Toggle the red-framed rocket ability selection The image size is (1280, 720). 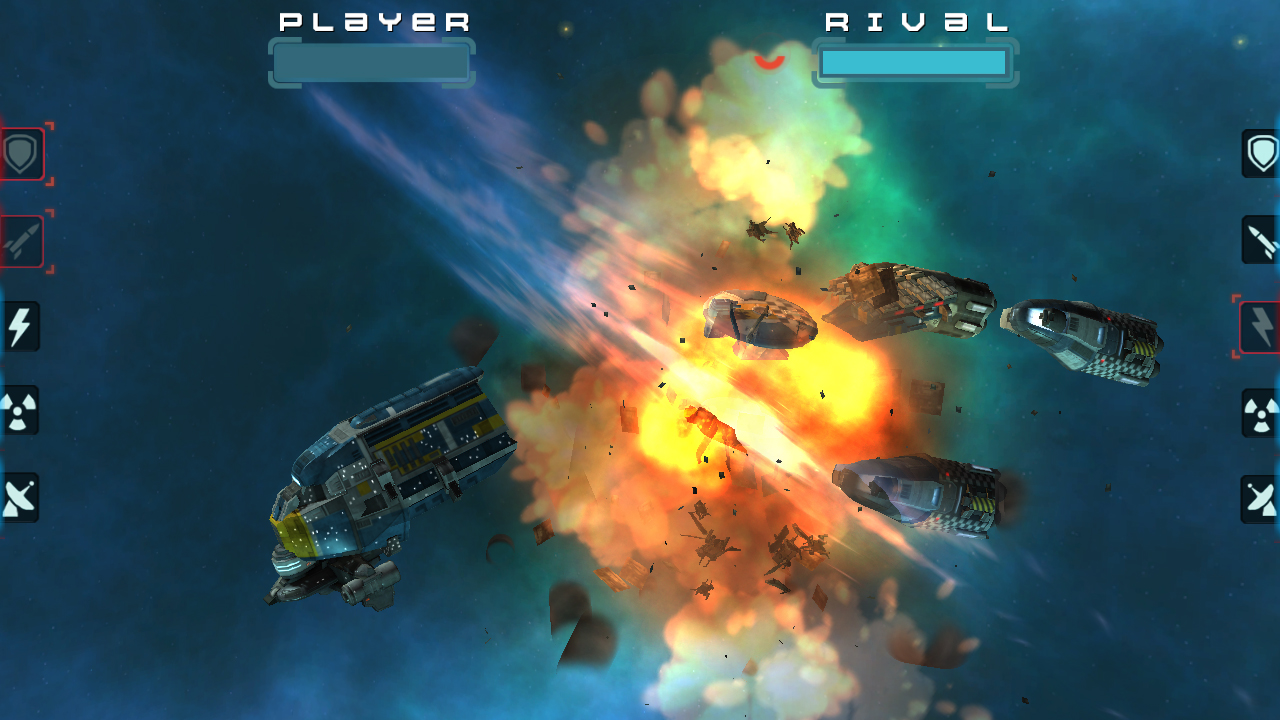point(20,240)
